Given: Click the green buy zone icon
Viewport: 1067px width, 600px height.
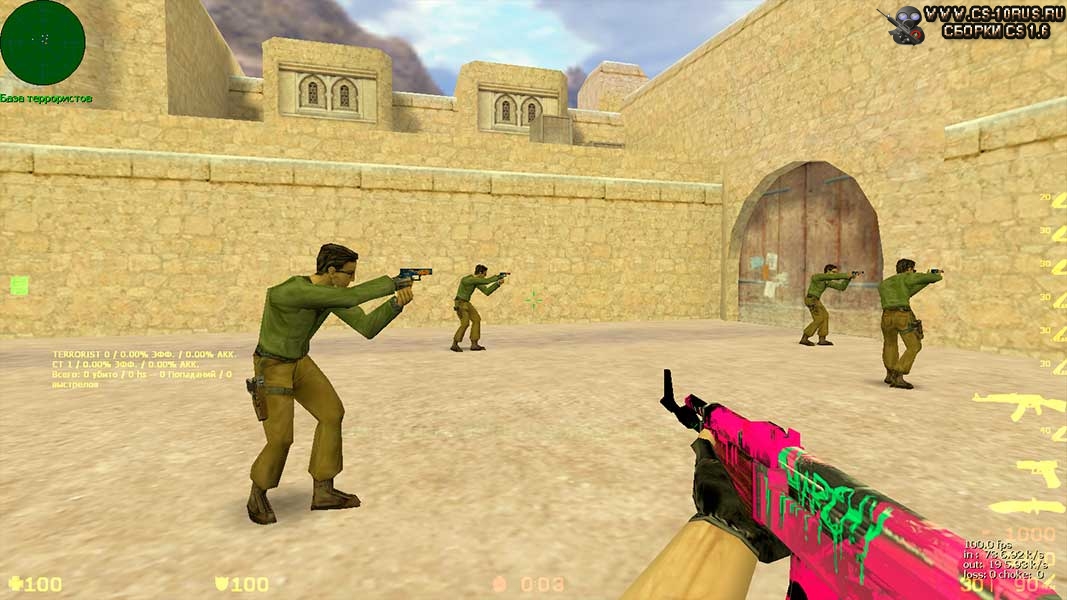Looking at the screenshot, I should 19,286.
